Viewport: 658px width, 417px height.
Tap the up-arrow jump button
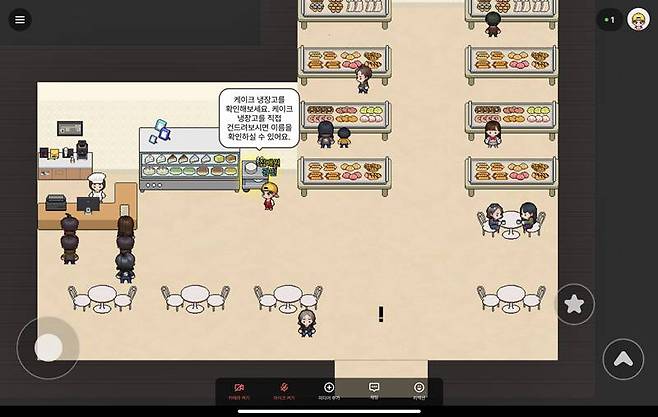click(623, 359)
